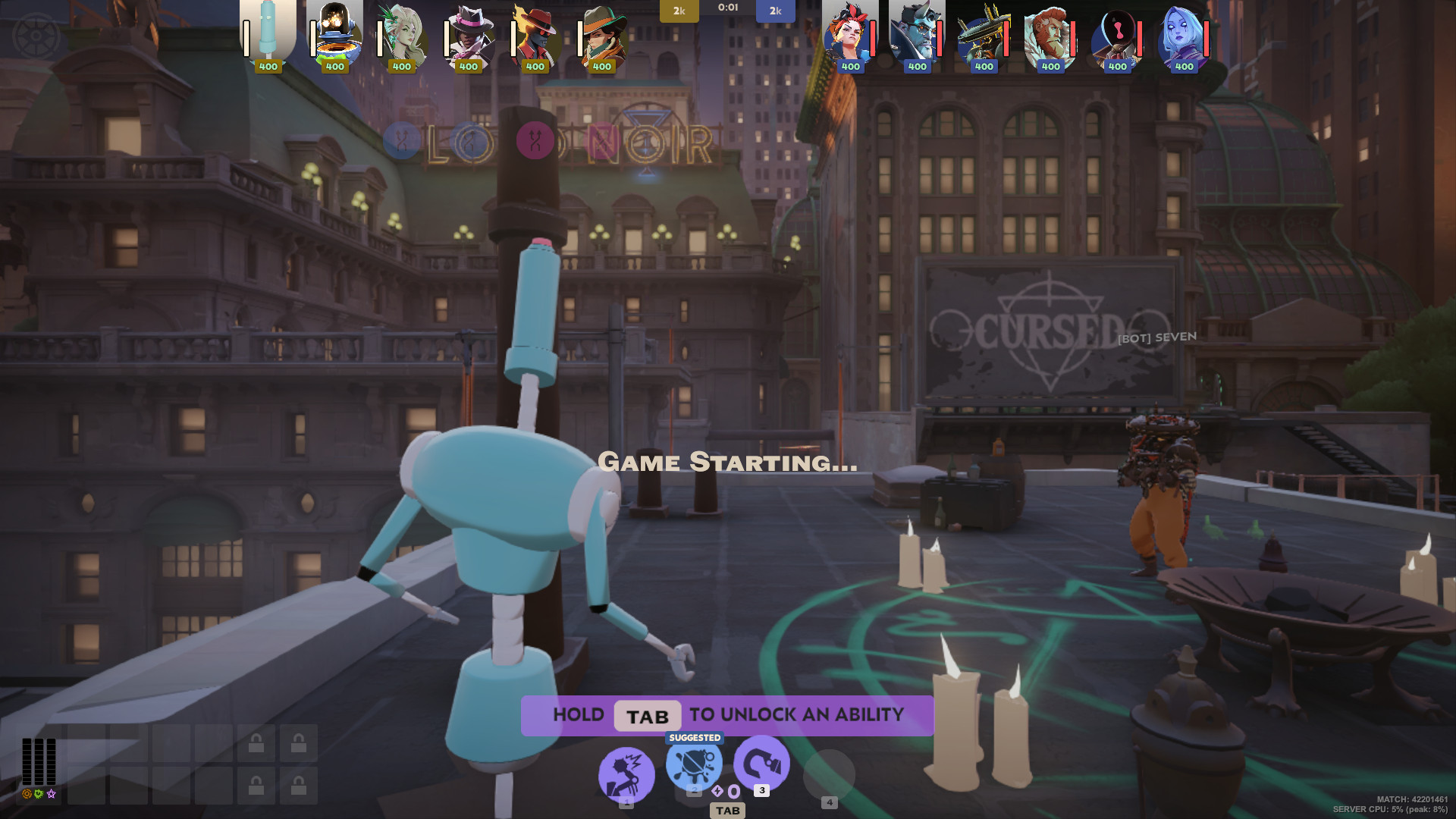Unlock the suggested paint-bomb ability in slot 2
Screen dimensions: 1456x819
694,763
